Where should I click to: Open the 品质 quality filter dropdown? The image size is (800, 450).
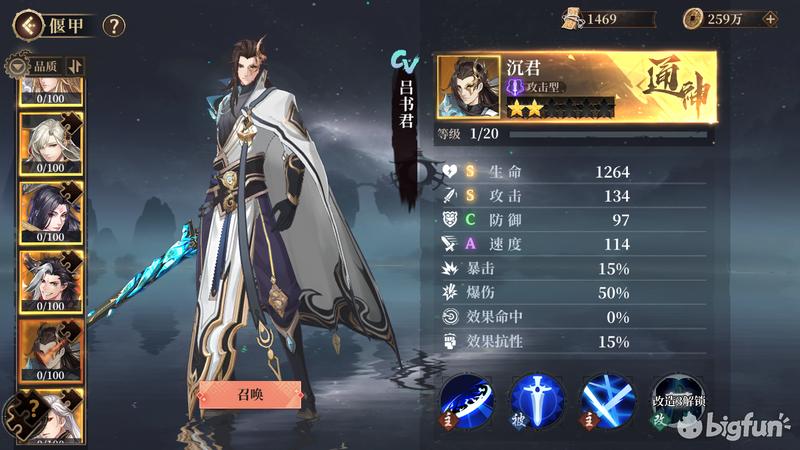(x=36, y=66)
